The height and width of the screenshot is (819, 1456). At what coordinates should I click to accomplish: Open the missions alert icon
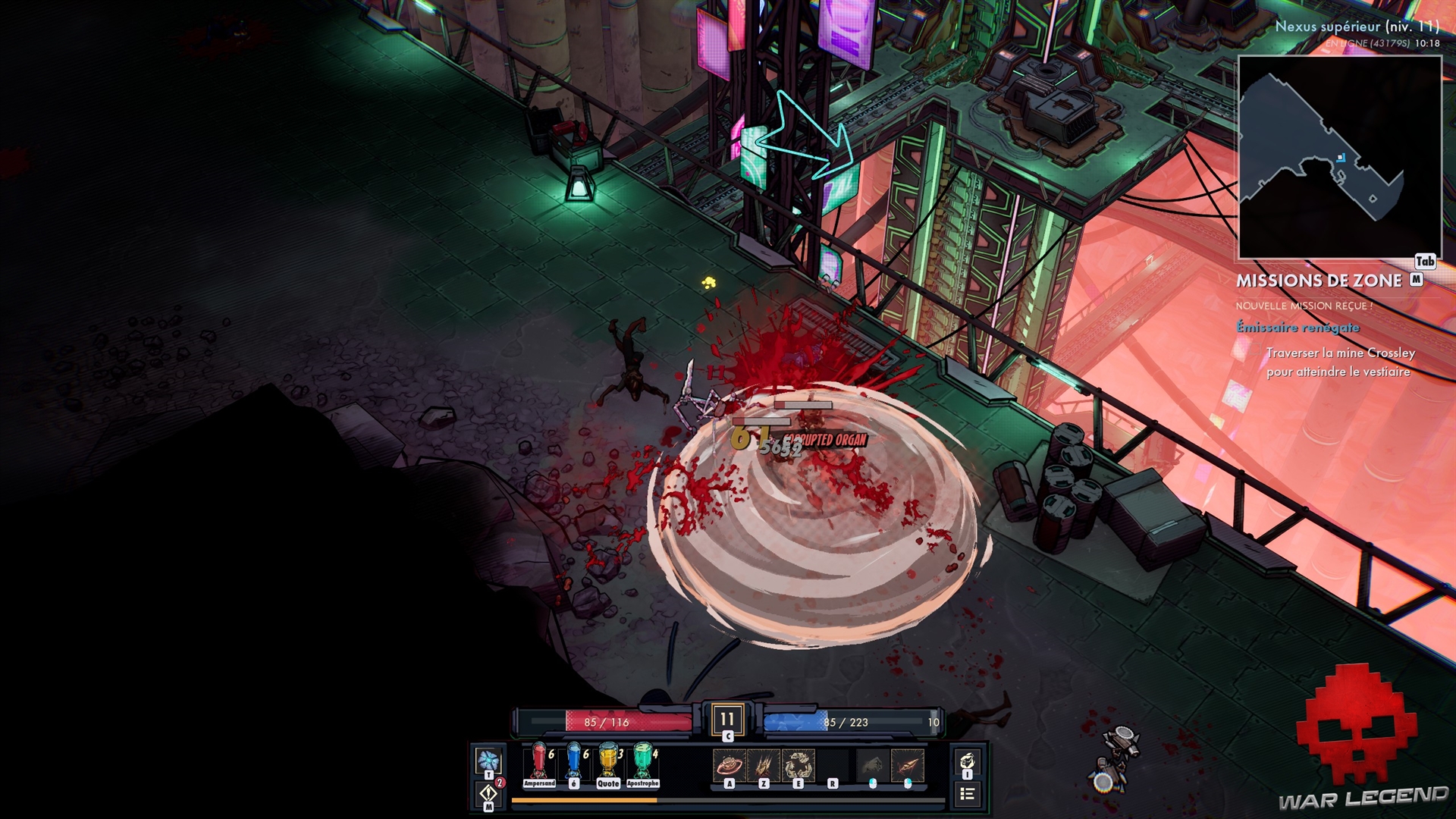[x=488, y=793]
